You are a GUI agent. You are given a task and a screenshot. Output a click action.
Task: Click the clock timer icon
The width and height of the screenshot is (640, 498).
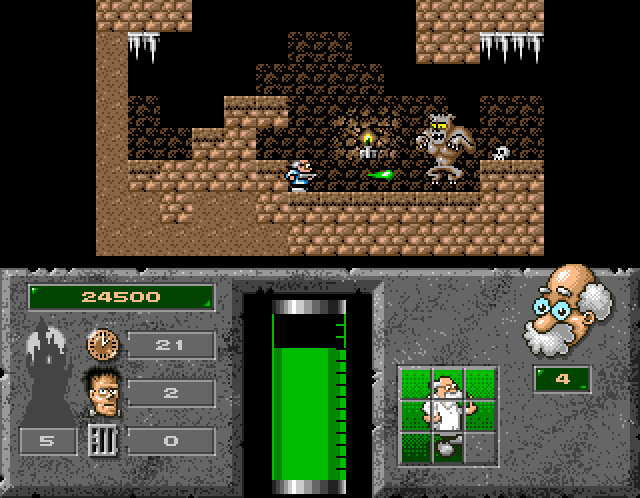[101, 344]
